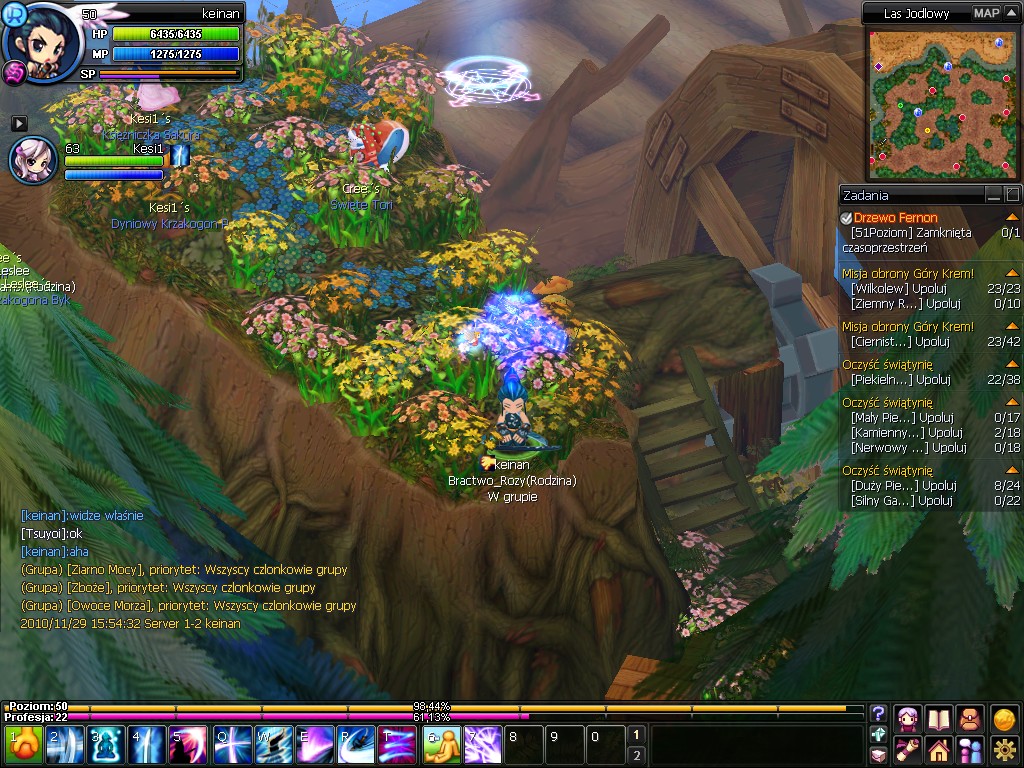The width and height of the screenshot is (1024, 768).
Task: Use the sitting rest action in slot 6
Action: (x=441, y=745)
